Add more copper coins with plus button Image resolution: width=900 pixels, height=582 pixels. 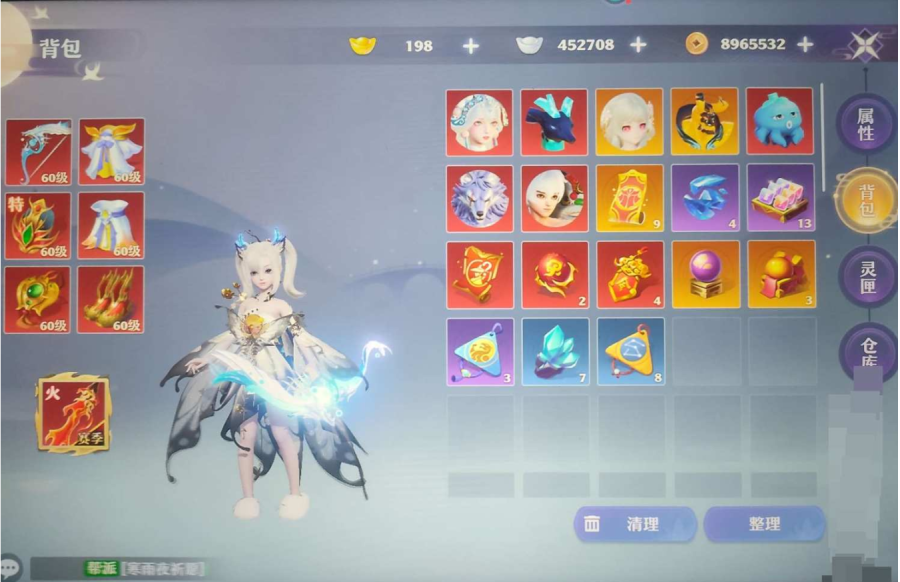click(805, 45)
